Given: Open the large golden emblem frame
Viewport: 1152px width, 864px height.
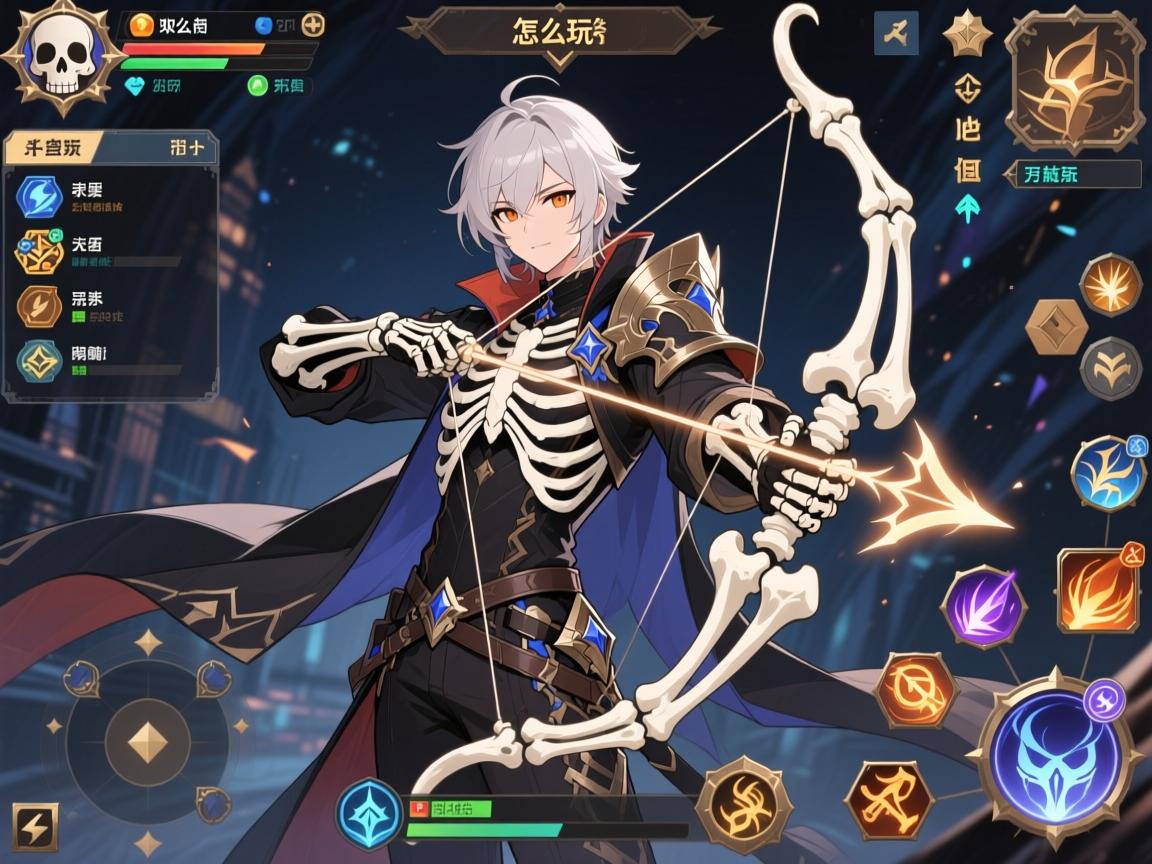Looking at the screenshot, I should [1074, 79].
